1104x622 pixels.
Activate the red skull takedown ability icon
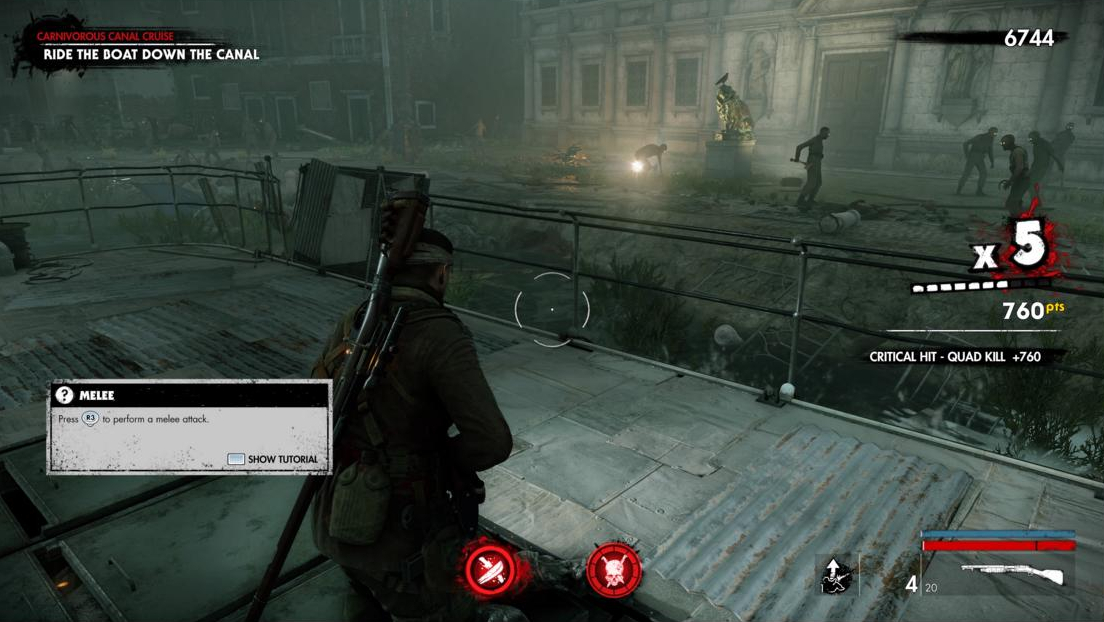click(613, 570)
